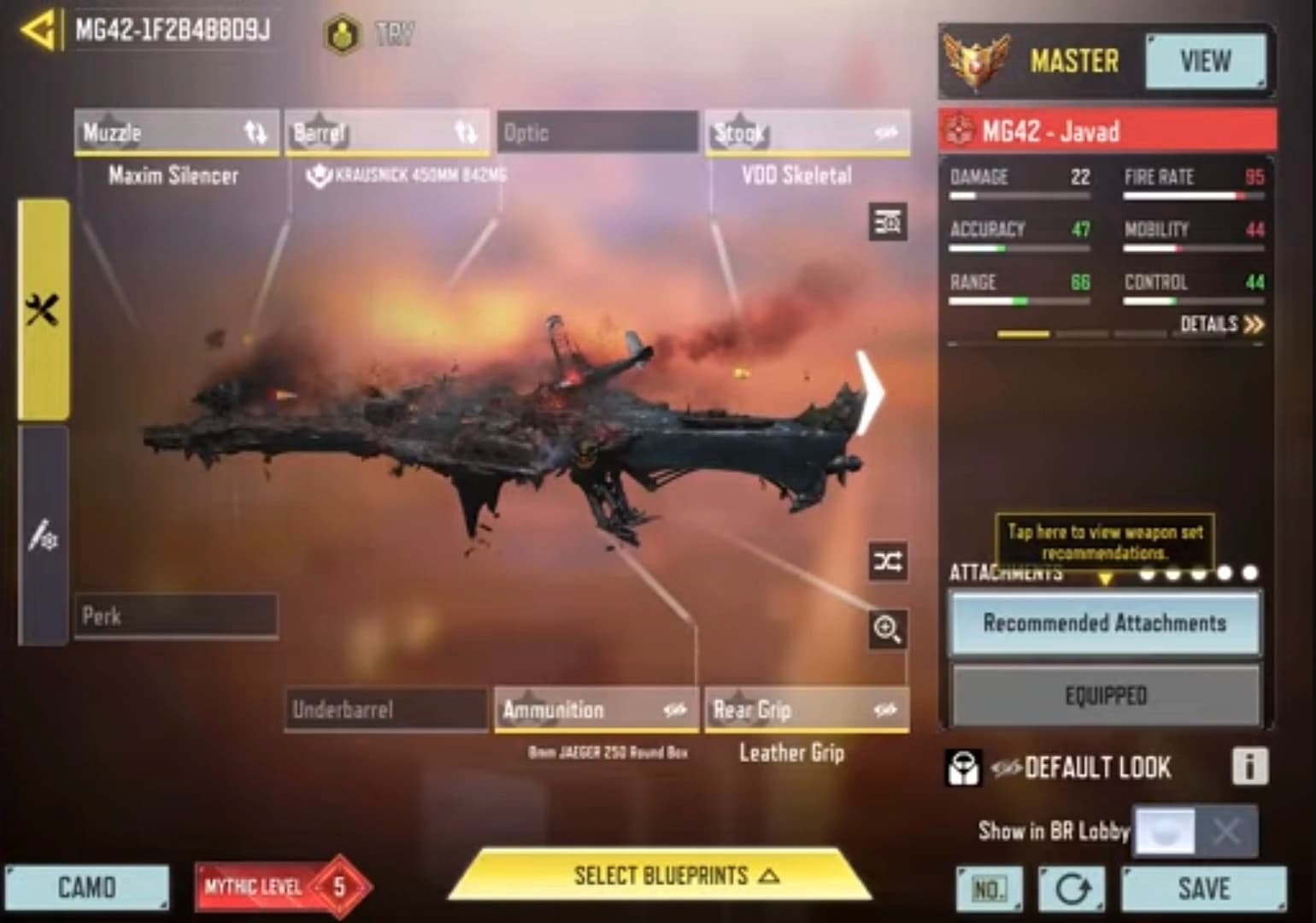The image size is (1316, 923).
Task: Open the Barrel attachment slot
Action: pos(386,132)
